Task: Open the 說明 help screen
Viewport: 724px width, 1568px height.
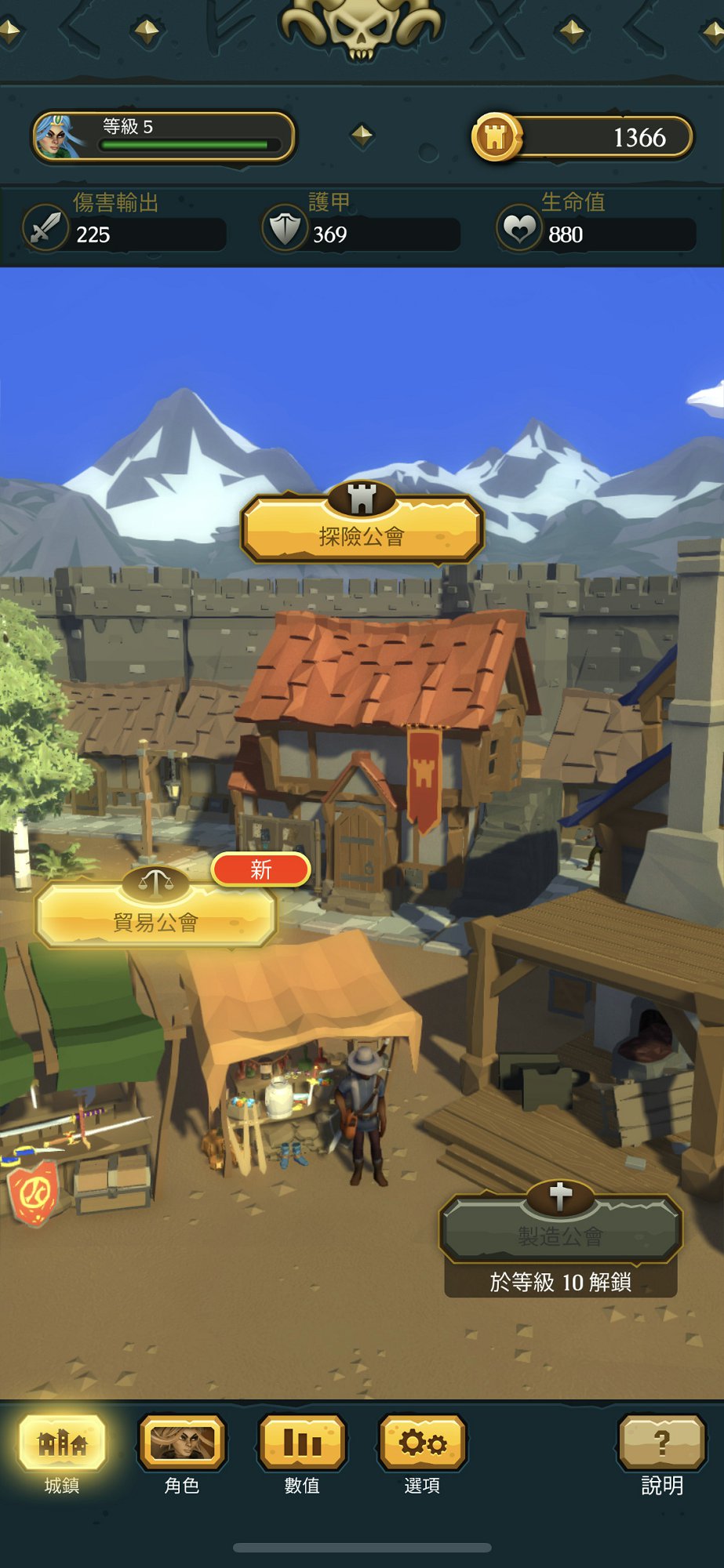Action: pos(661,1443)
